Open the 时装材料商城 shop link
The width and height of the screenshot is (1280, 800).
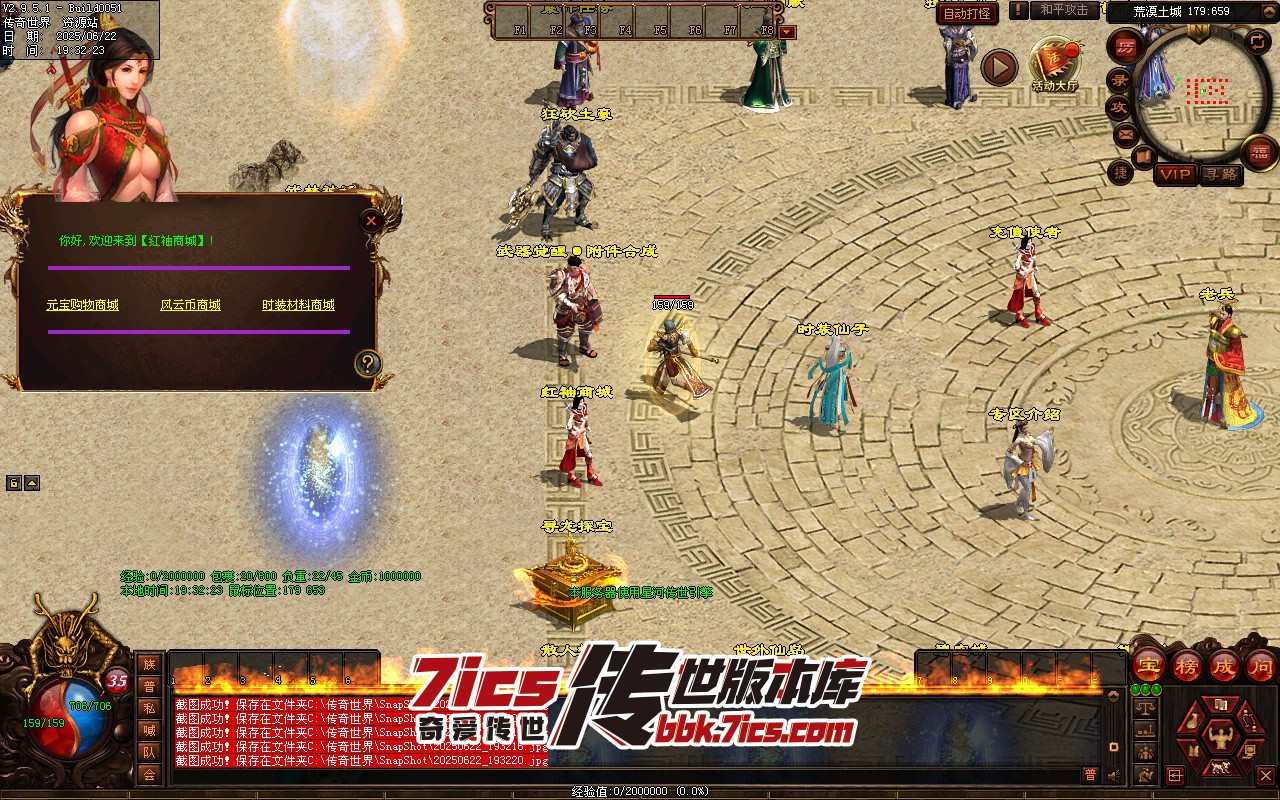pos(298,305)
